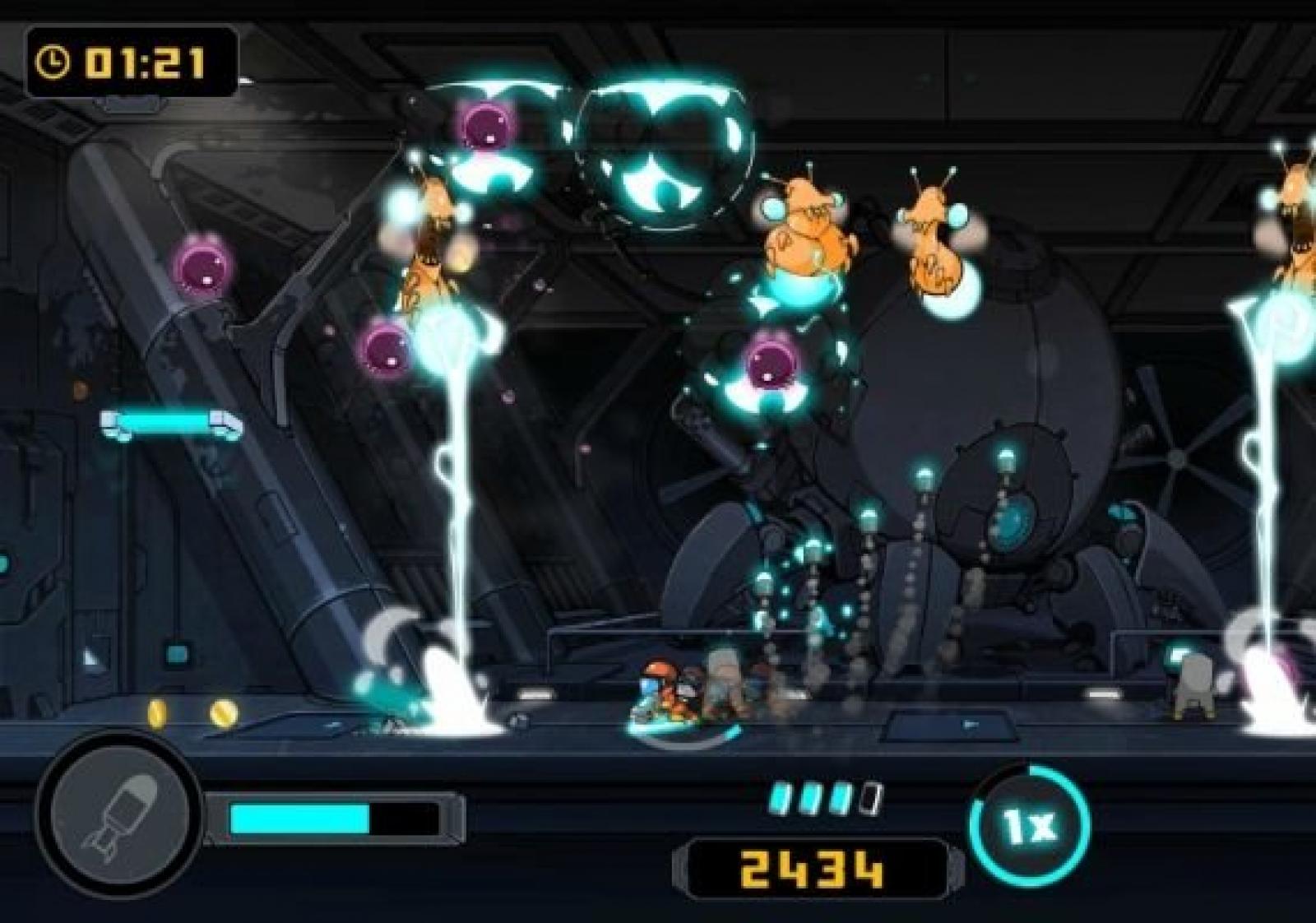Fire the rocket special weapon button
Image resolution: width=1316 pixels, height=923 pixels.
tap(120, 813)
